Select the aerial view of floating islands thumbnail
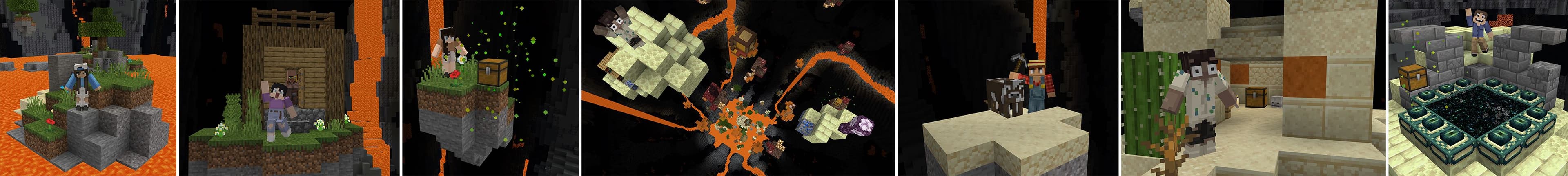Screen dimensions: 1568x176 pyautogui.click(x=738, y=88)
